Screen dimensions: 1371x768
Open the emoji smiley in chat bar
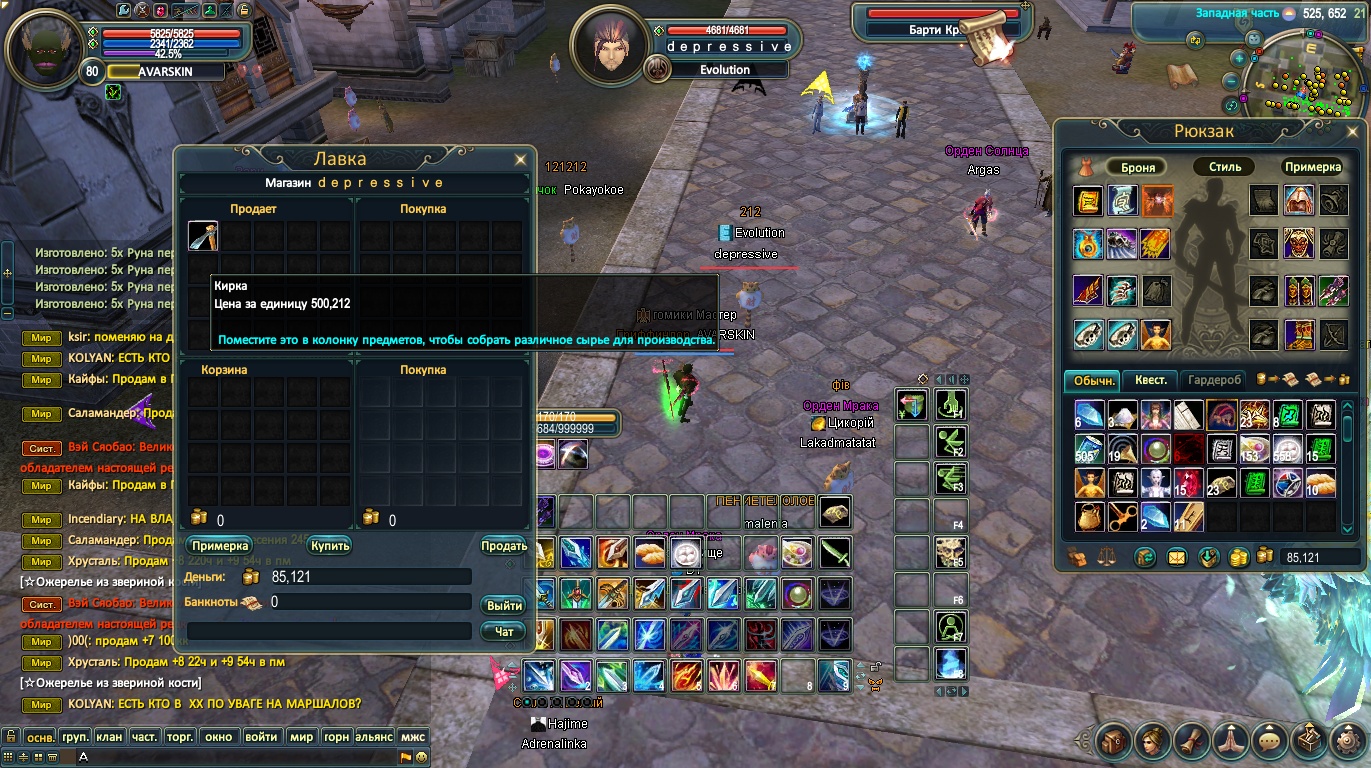[x=421, y=757]
